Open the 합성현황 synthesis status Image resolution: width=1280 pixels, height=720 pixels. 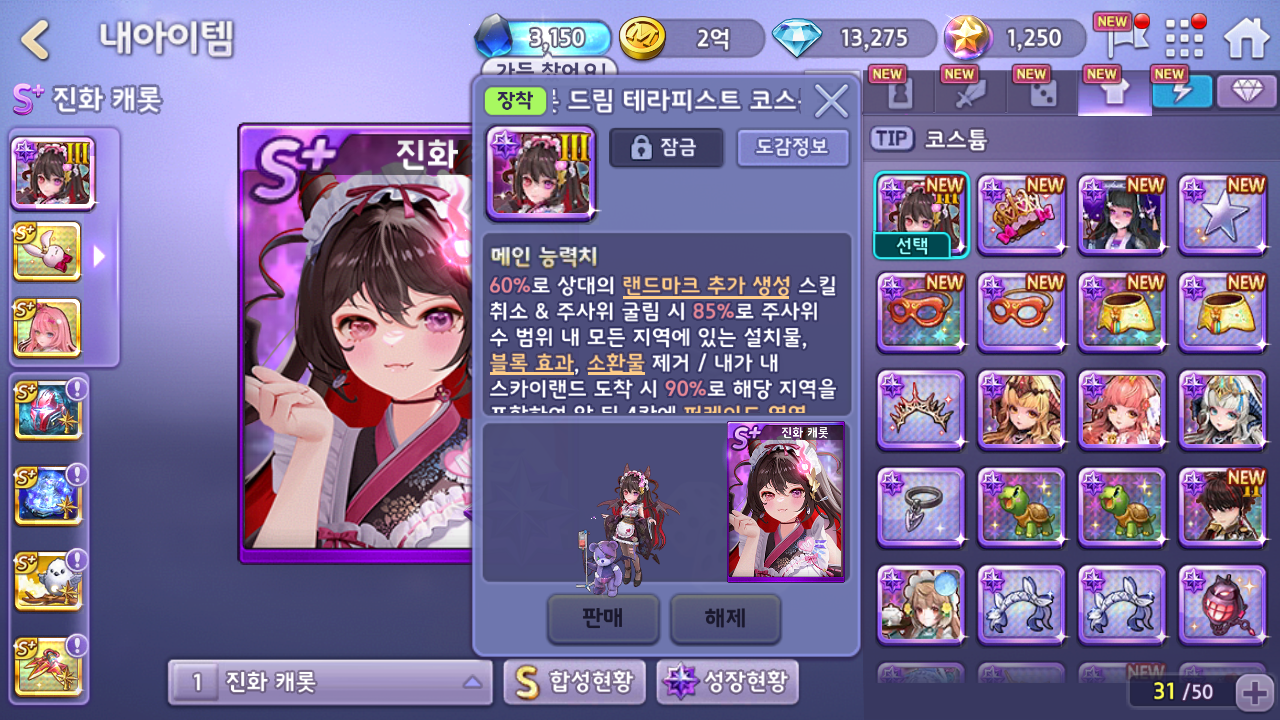click(x=574, y=682)
